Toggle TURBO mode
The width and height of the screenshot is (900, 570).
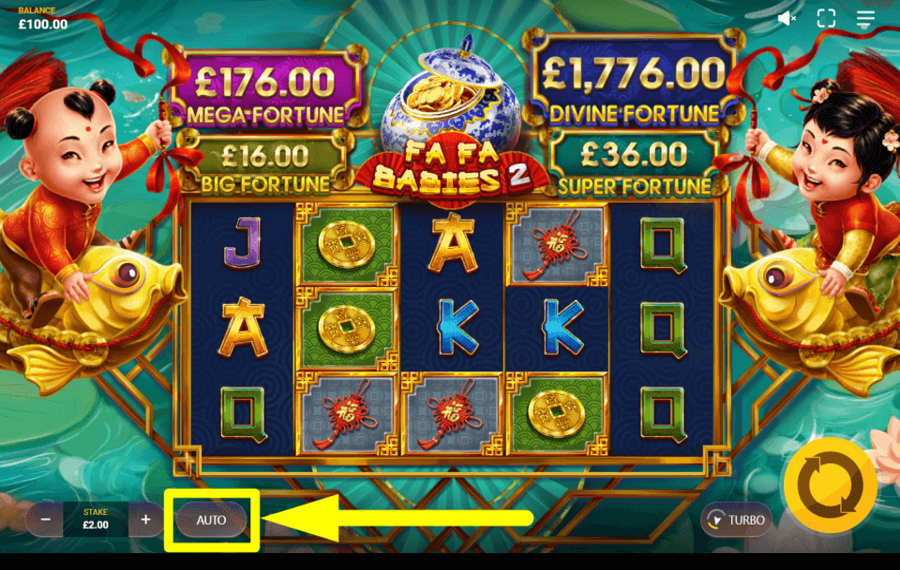pyautogui.click(x=735, y=519)
